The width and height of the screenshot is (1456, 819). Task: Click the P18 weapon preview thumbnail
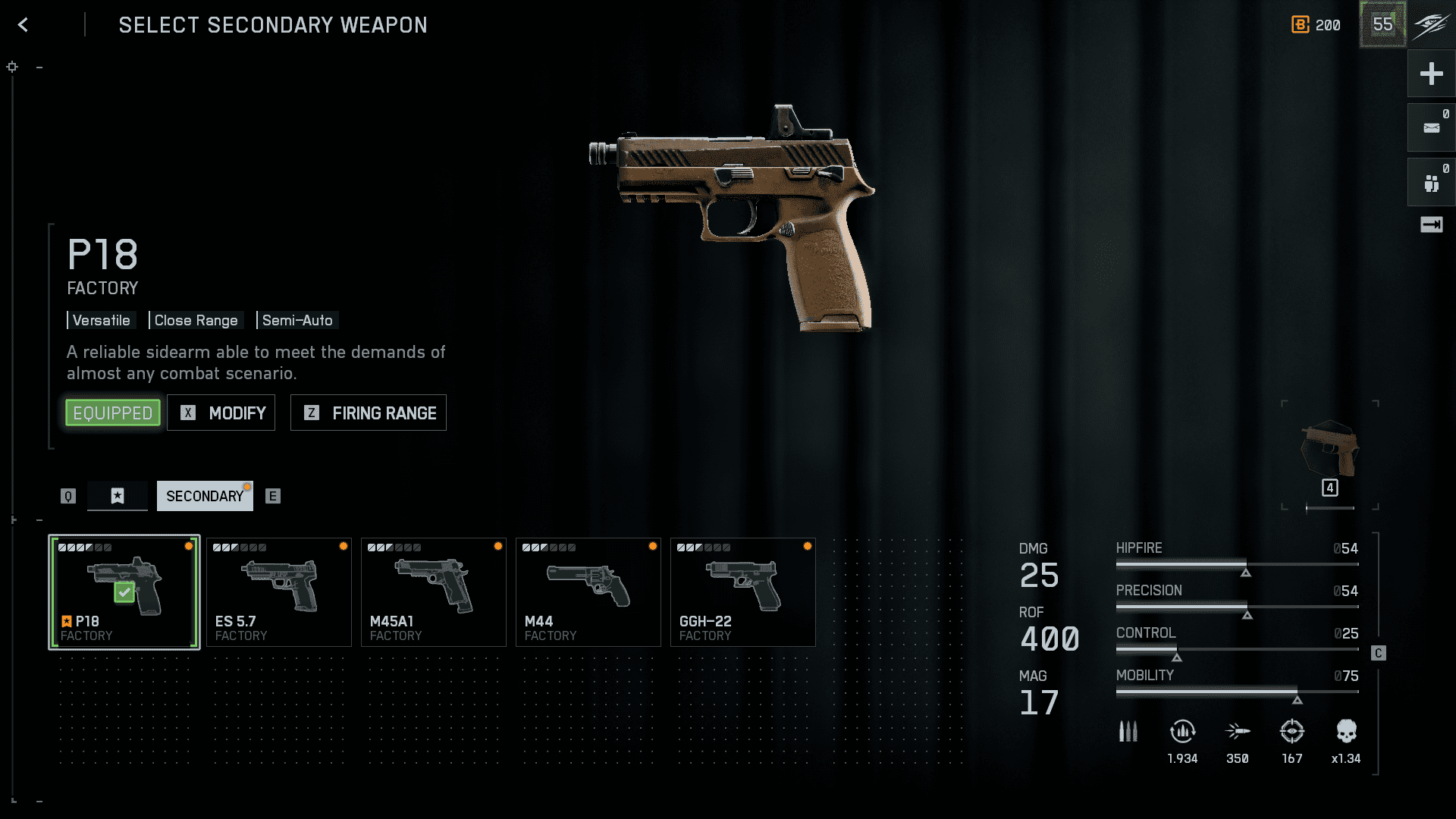(1330, 451)
